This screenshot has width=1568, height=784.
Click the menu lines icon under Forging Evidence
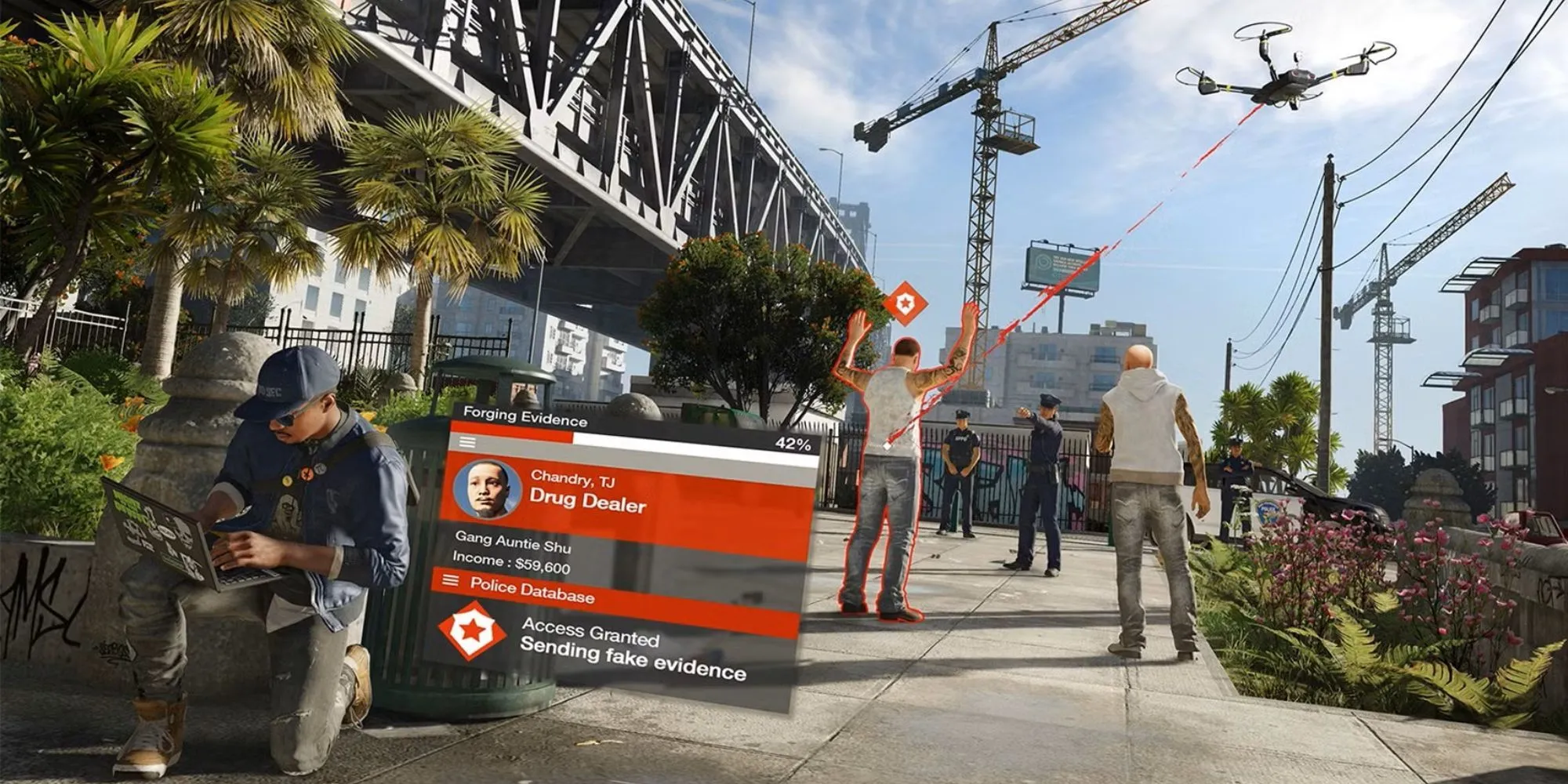[x=467, y=442]
